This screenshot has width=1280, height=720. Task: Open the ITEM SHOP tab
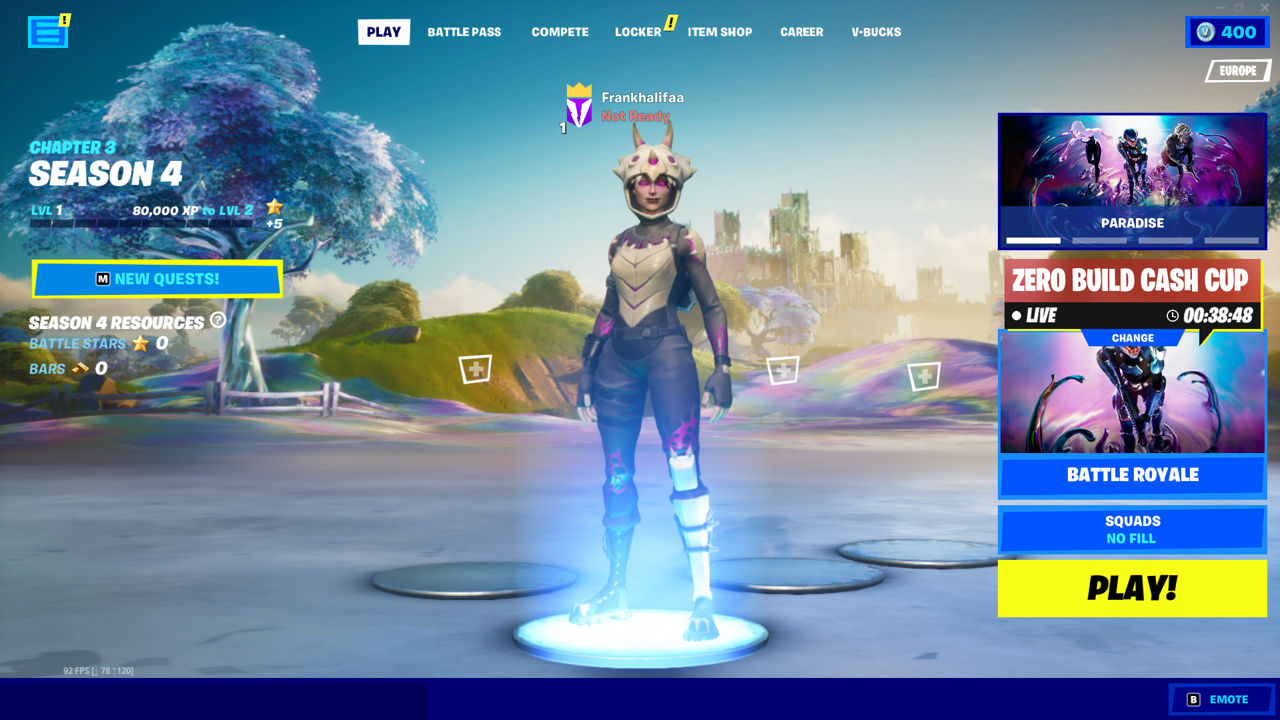click(720, 31)
